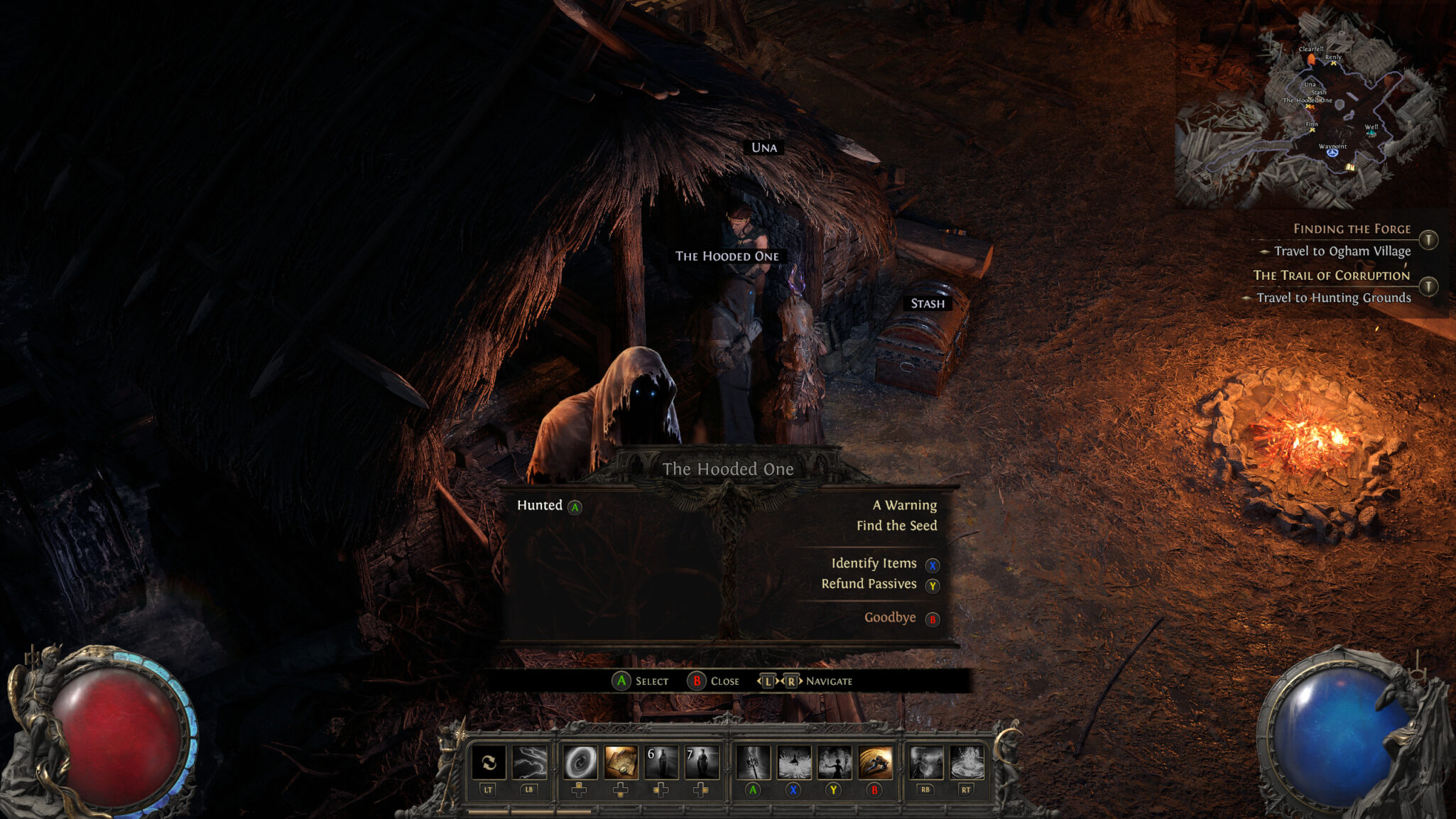Choose the Hunted dialogue topic
The width and height of the screenshot is (1456, 819).
pyautogui.click(x=540, y=505)
